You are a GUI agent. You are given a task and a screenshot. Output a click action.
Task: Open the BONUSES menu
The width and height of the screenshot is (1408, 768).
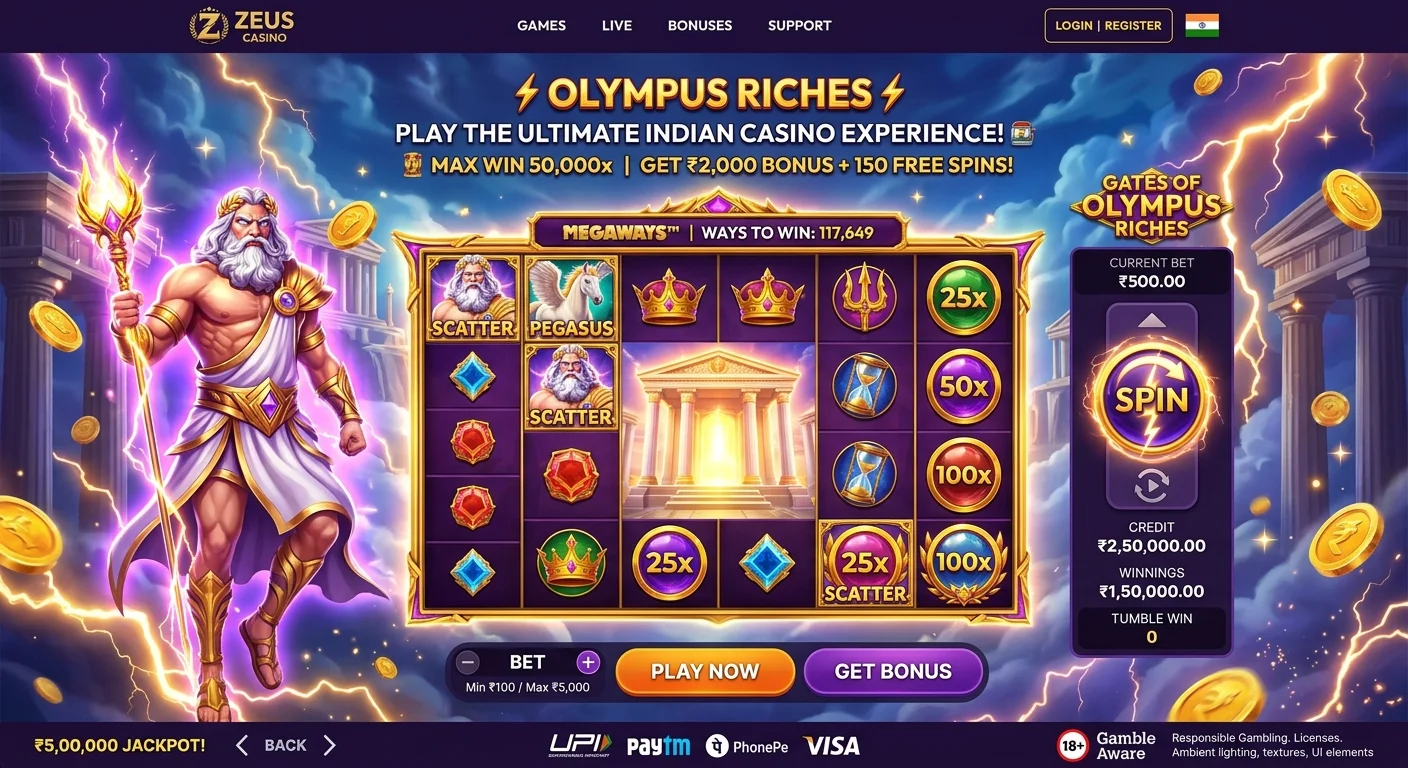point(700,25)
